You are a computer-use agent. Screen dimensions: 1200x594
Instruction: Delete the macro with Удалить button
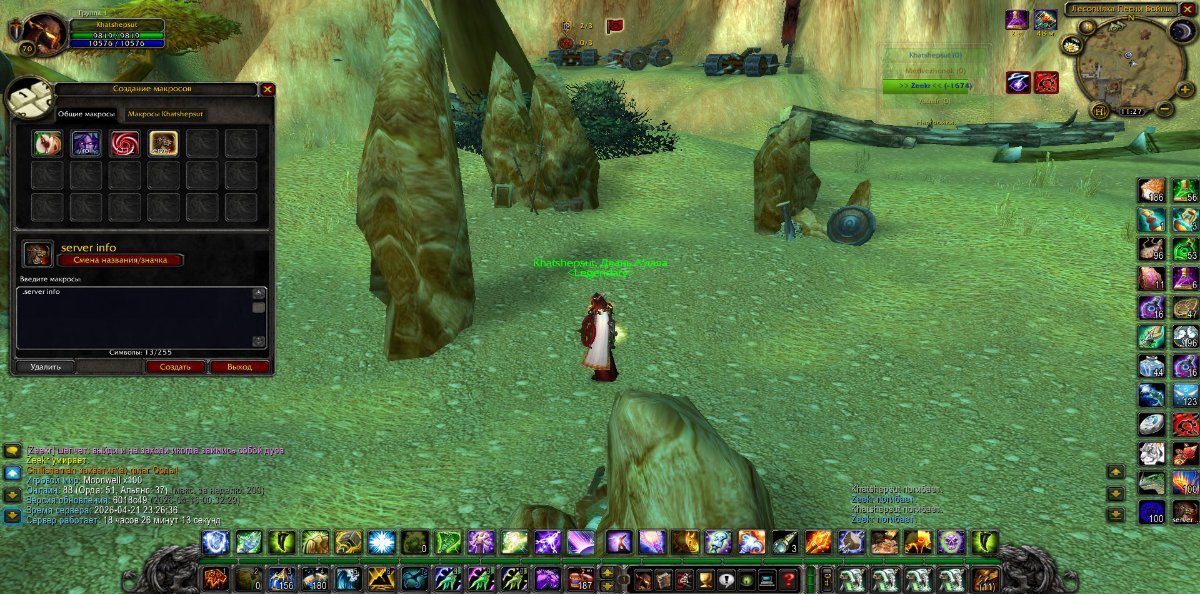[x=45, y=367]
